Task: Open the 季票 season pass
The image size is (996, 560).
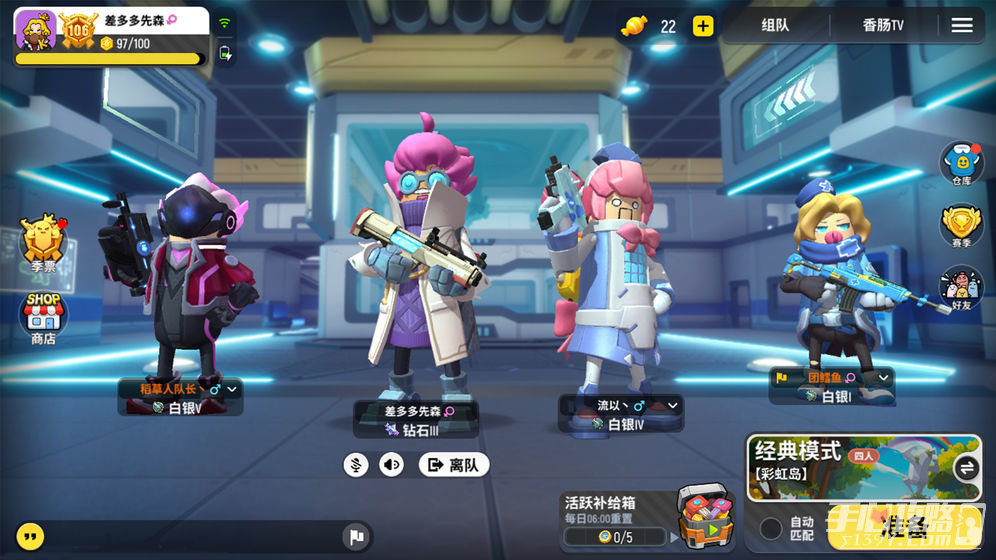Action: pyautogui.click(x=43, y=243)
